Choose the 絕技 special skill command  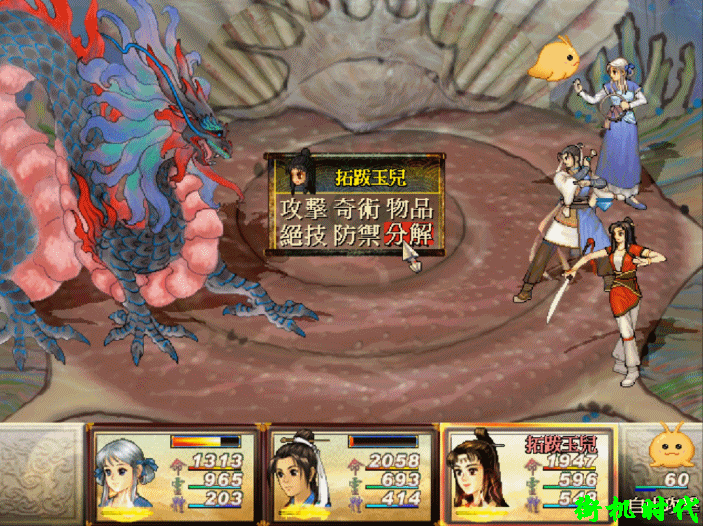pos(304,237)
